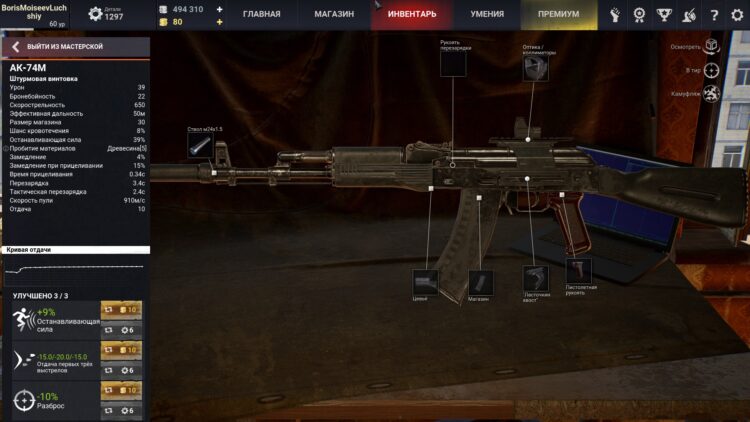Select the Оптика / коллиматоры sight slot
Image resolution: width=750 pixels, height=422 pixels.
point(535,68)
